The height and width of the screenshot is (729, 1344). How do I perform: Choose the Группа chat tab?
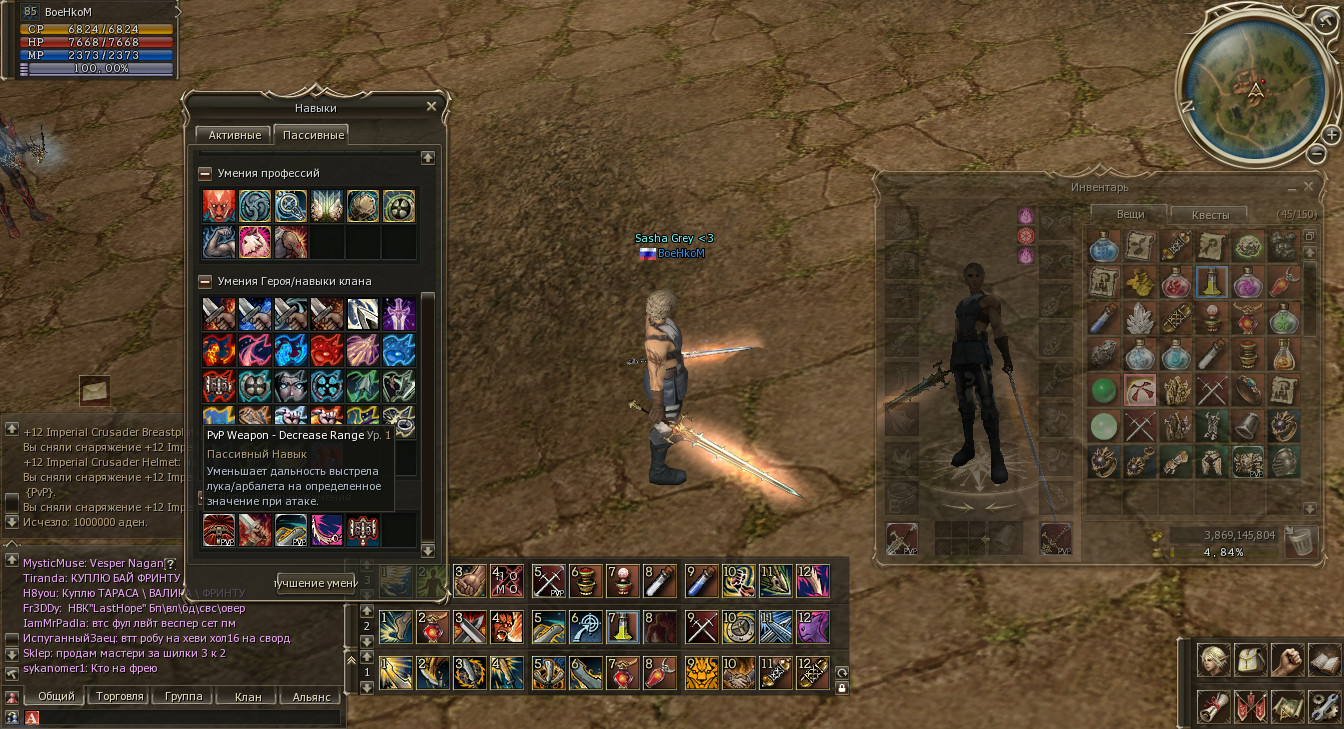[x=183, y=696]
